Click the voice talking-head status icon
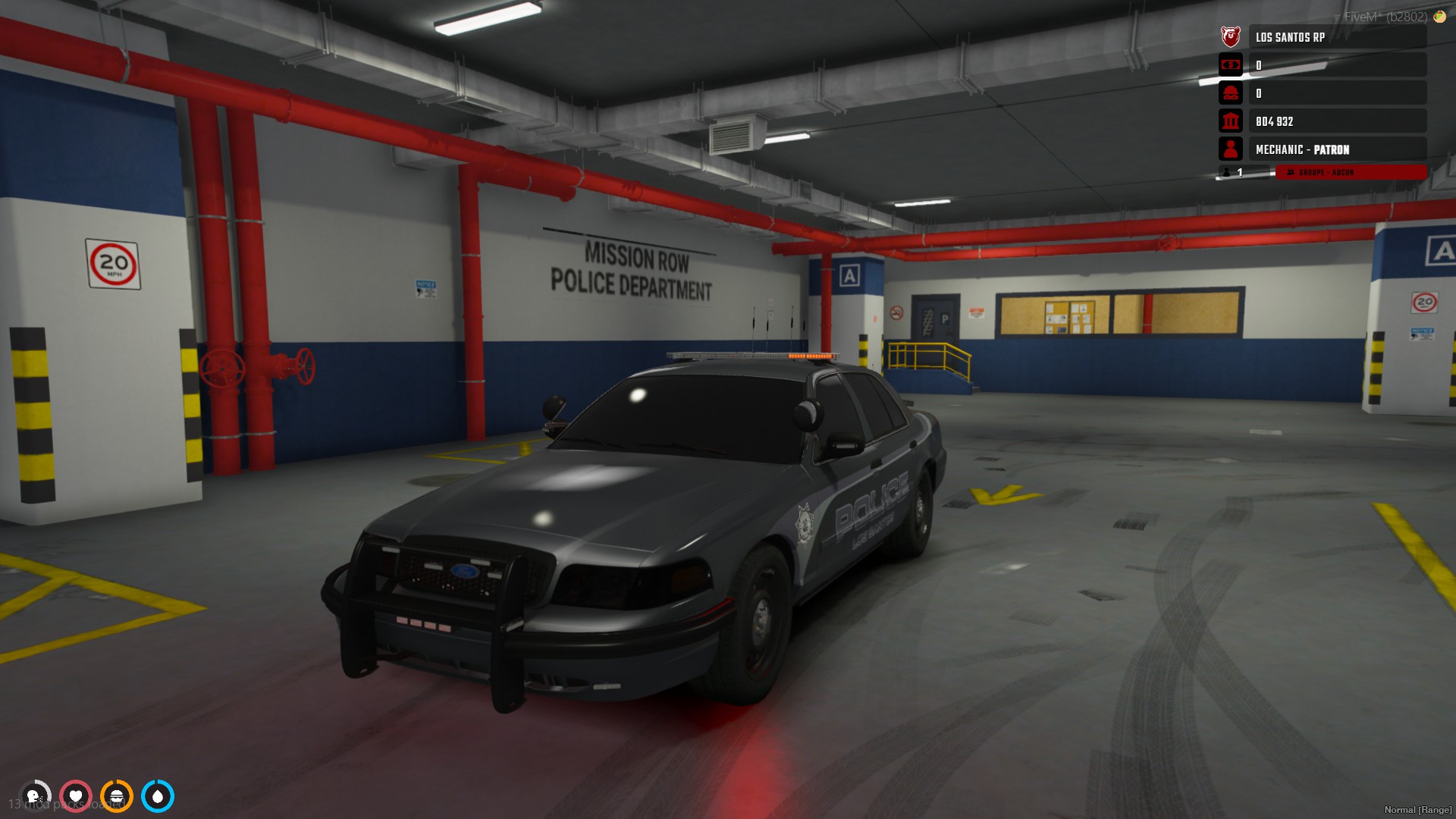1456x819 pixels. (34, 796)
